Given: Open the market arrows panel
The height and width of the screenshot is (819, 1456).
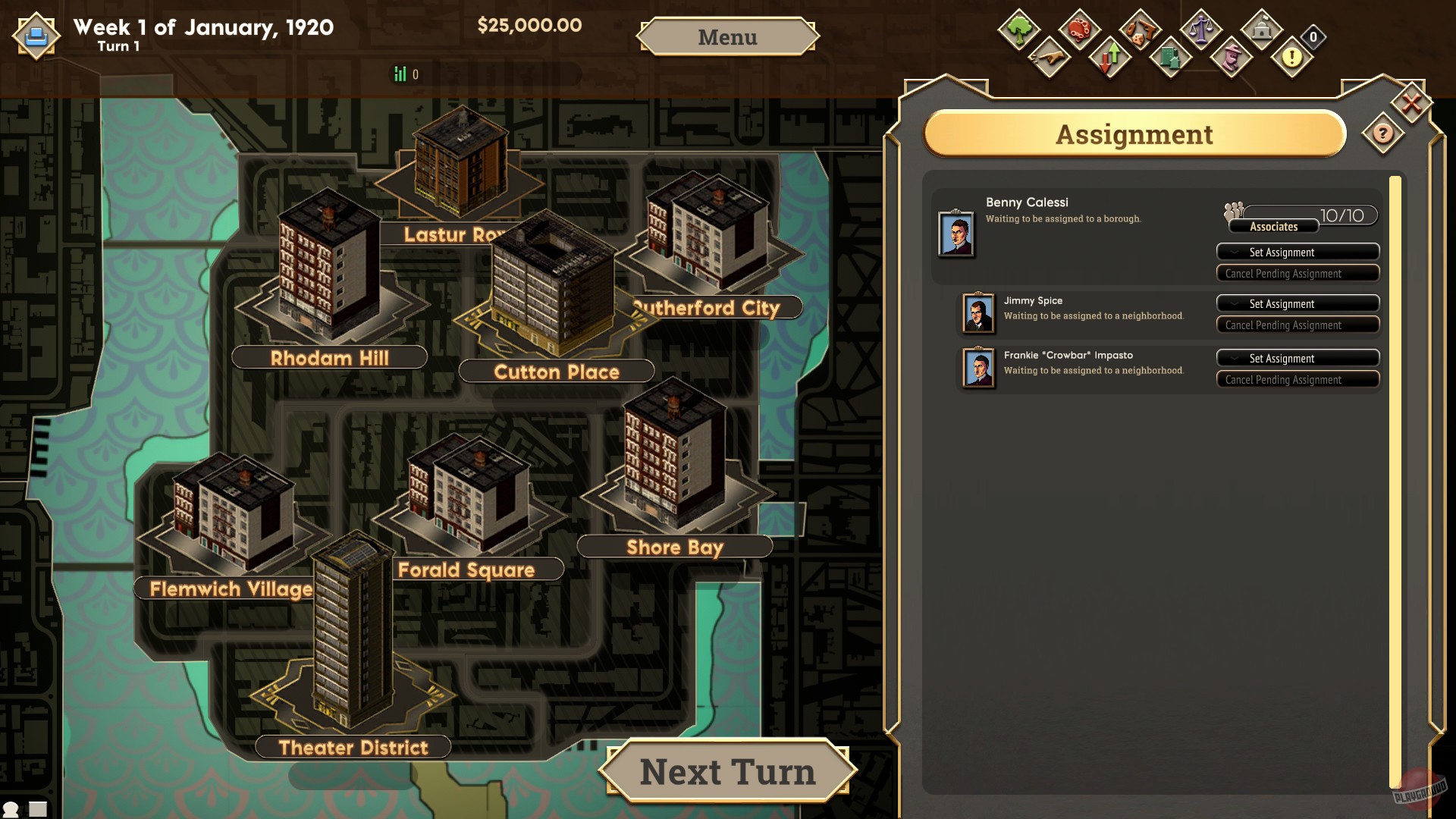Looking at the screenshot, I should (1110, 58).
